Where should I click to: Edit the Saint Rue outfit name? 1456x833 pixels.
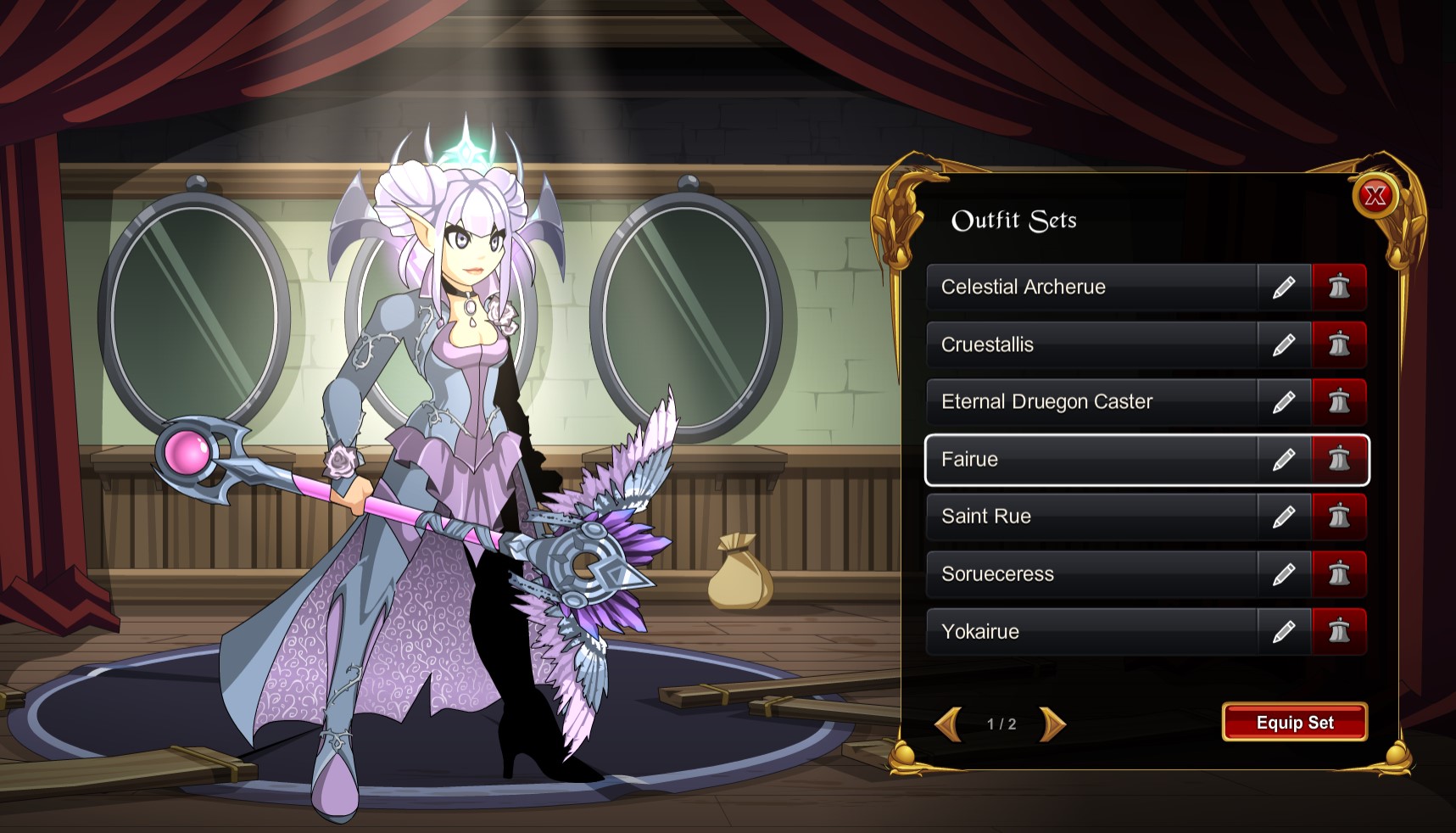(1283, 516)
